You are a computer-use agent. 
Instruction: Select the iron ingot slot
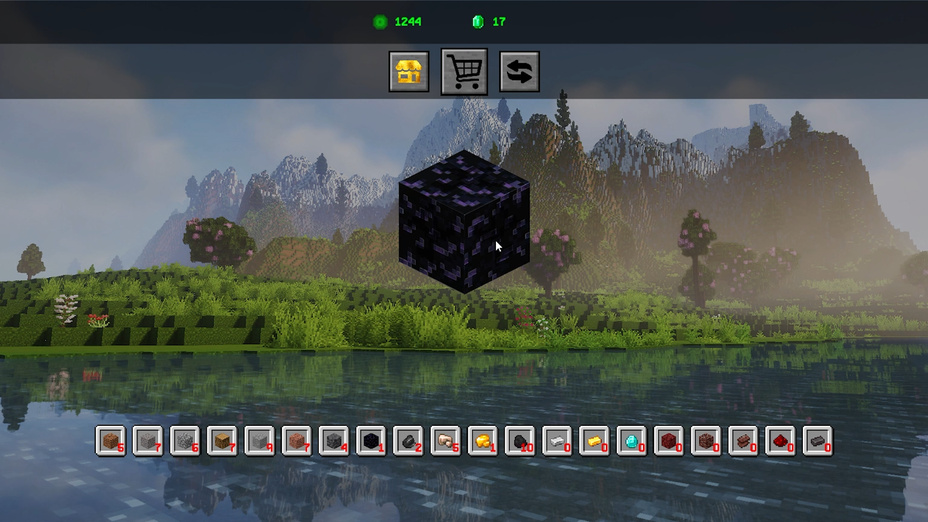coord(557,440)
